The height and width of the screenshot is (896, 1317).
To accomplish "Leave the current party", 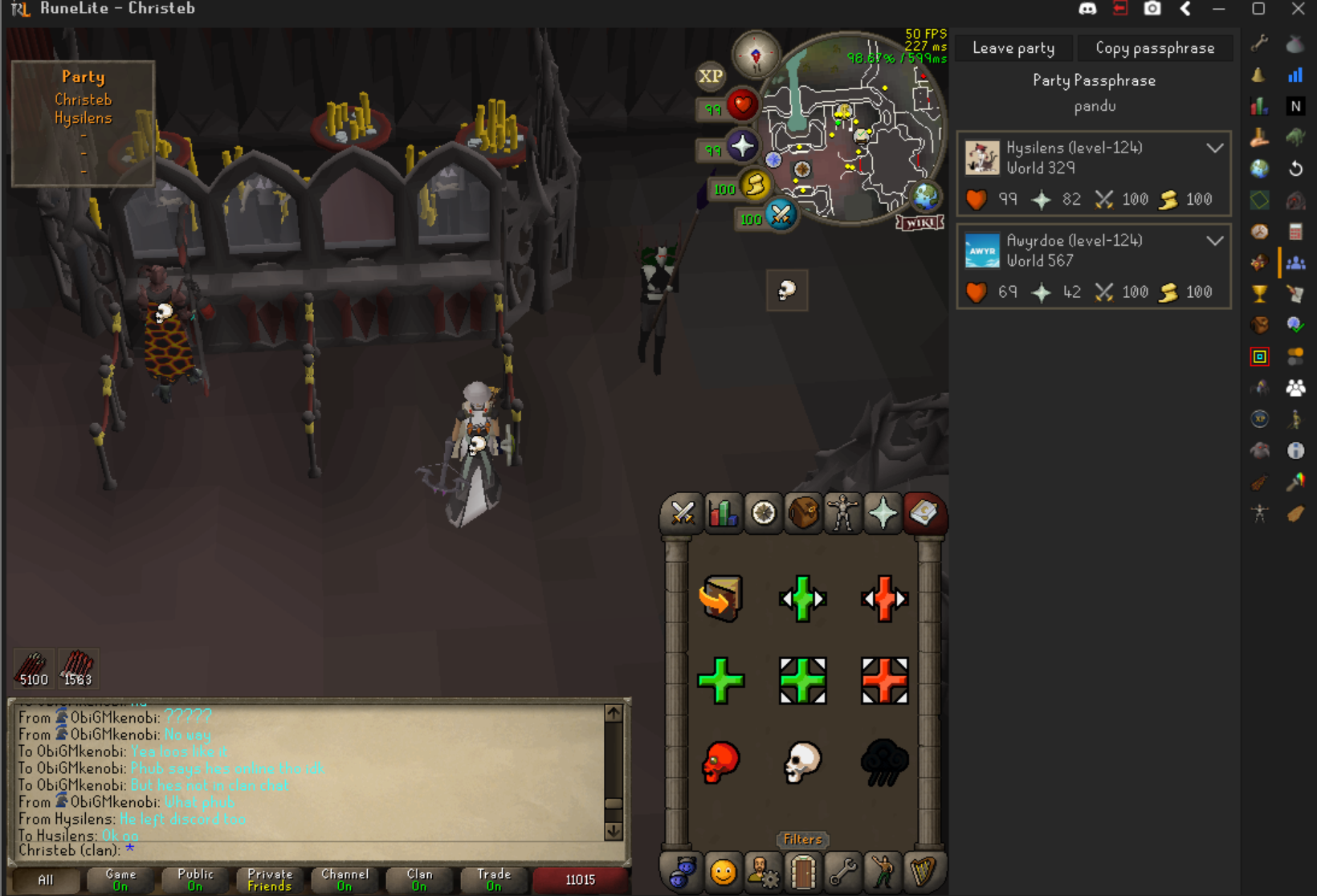I will point(1013,48).
